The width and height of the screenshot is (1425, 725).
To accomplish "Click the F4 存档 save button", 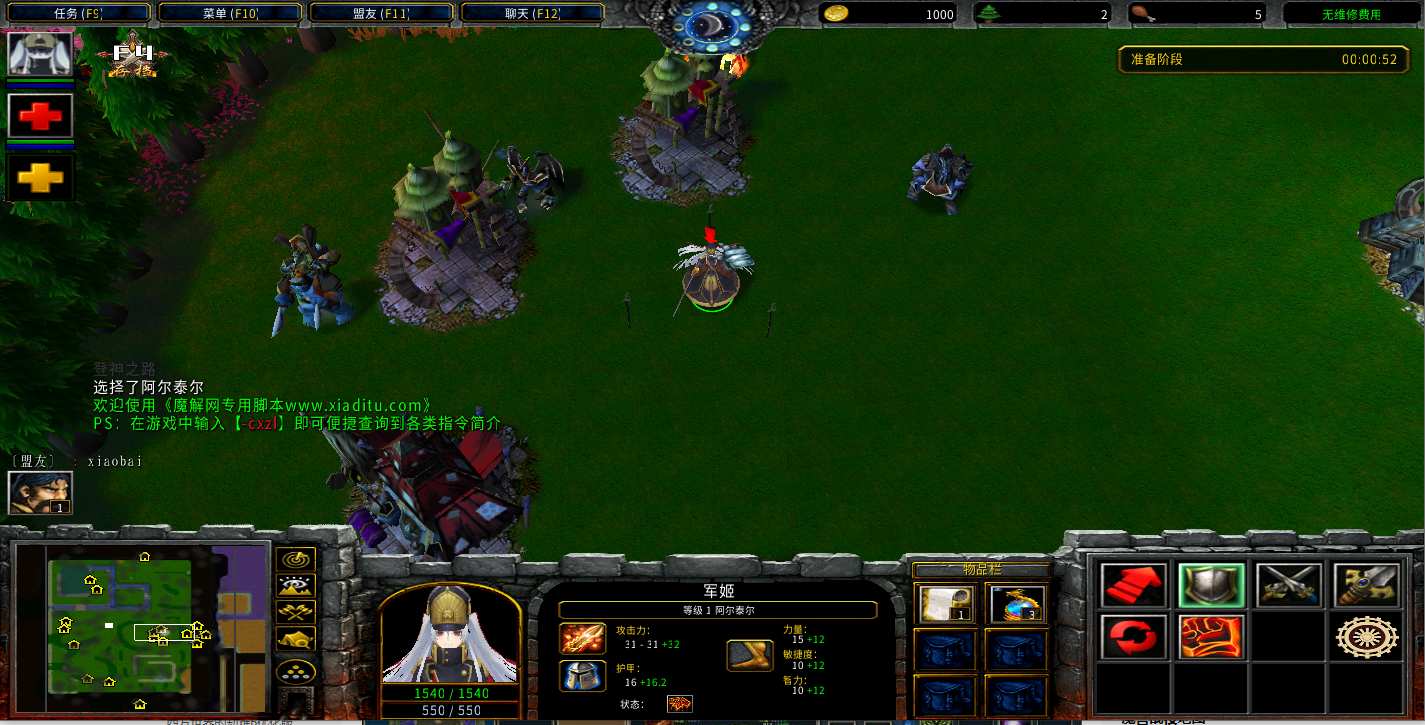I will point(134,60).
